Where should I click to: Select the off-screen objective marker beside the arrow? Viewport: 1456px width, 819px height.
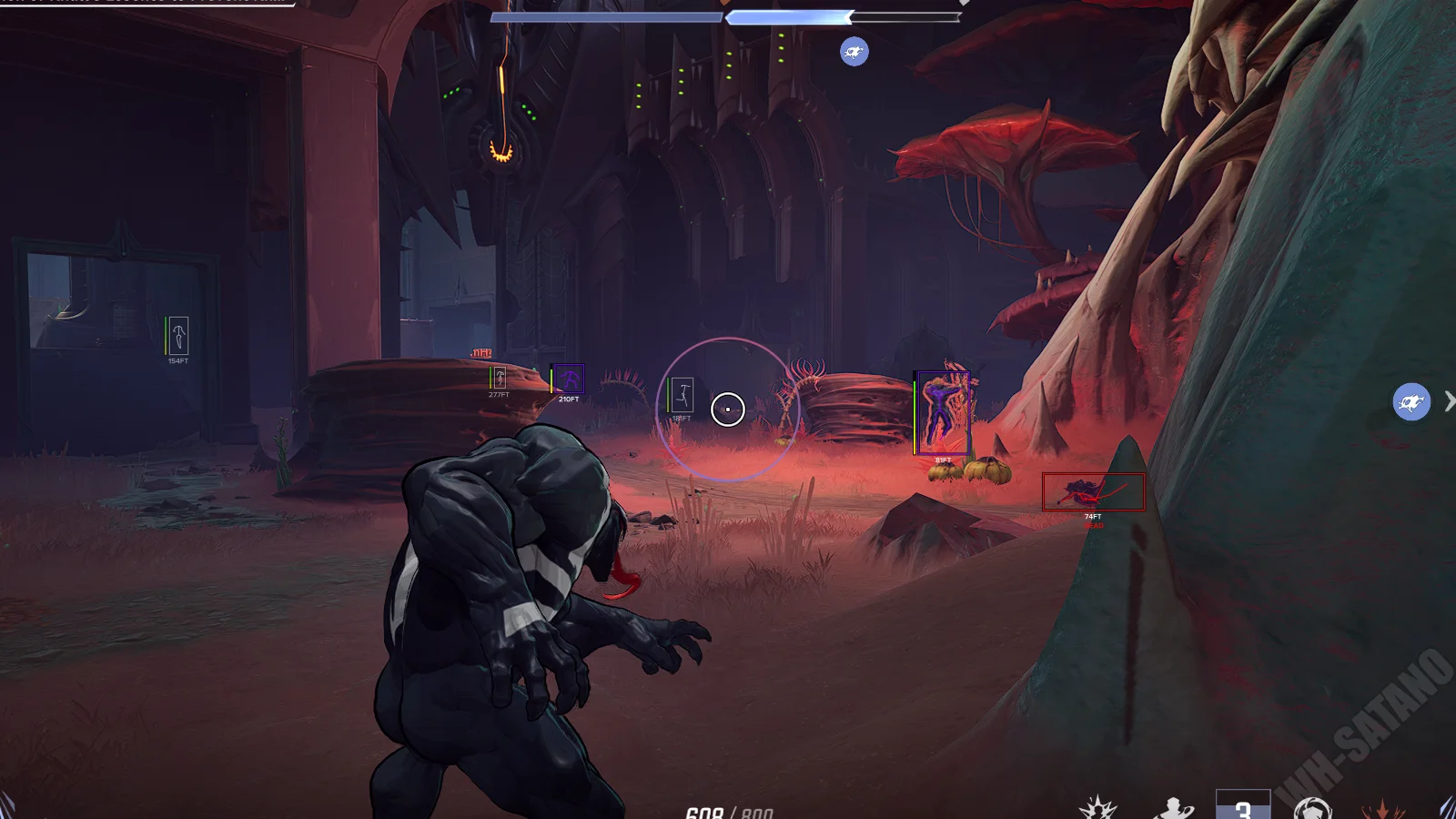1411,401
